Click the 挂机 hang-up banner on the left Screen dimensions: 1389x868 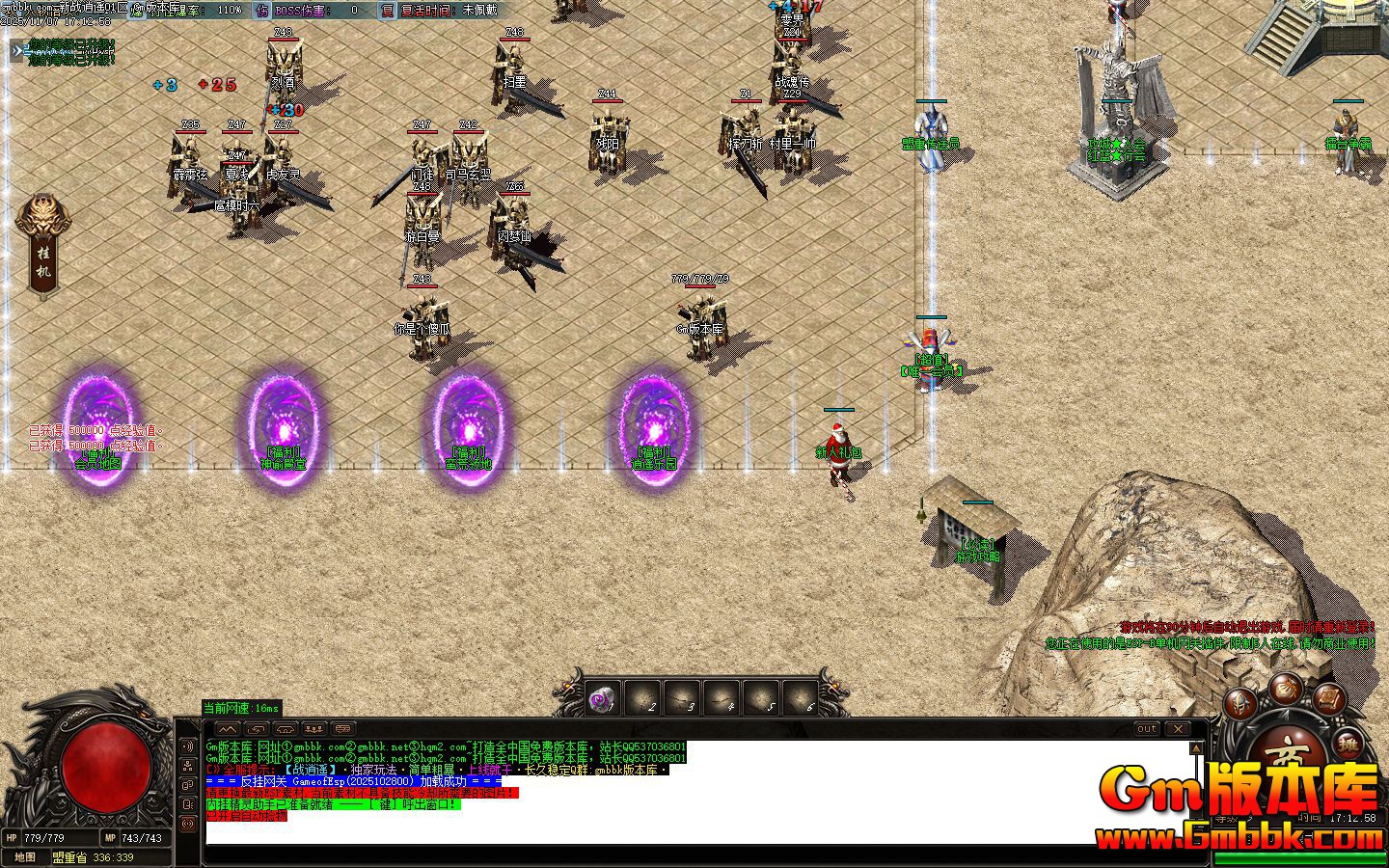click(43, 241)
